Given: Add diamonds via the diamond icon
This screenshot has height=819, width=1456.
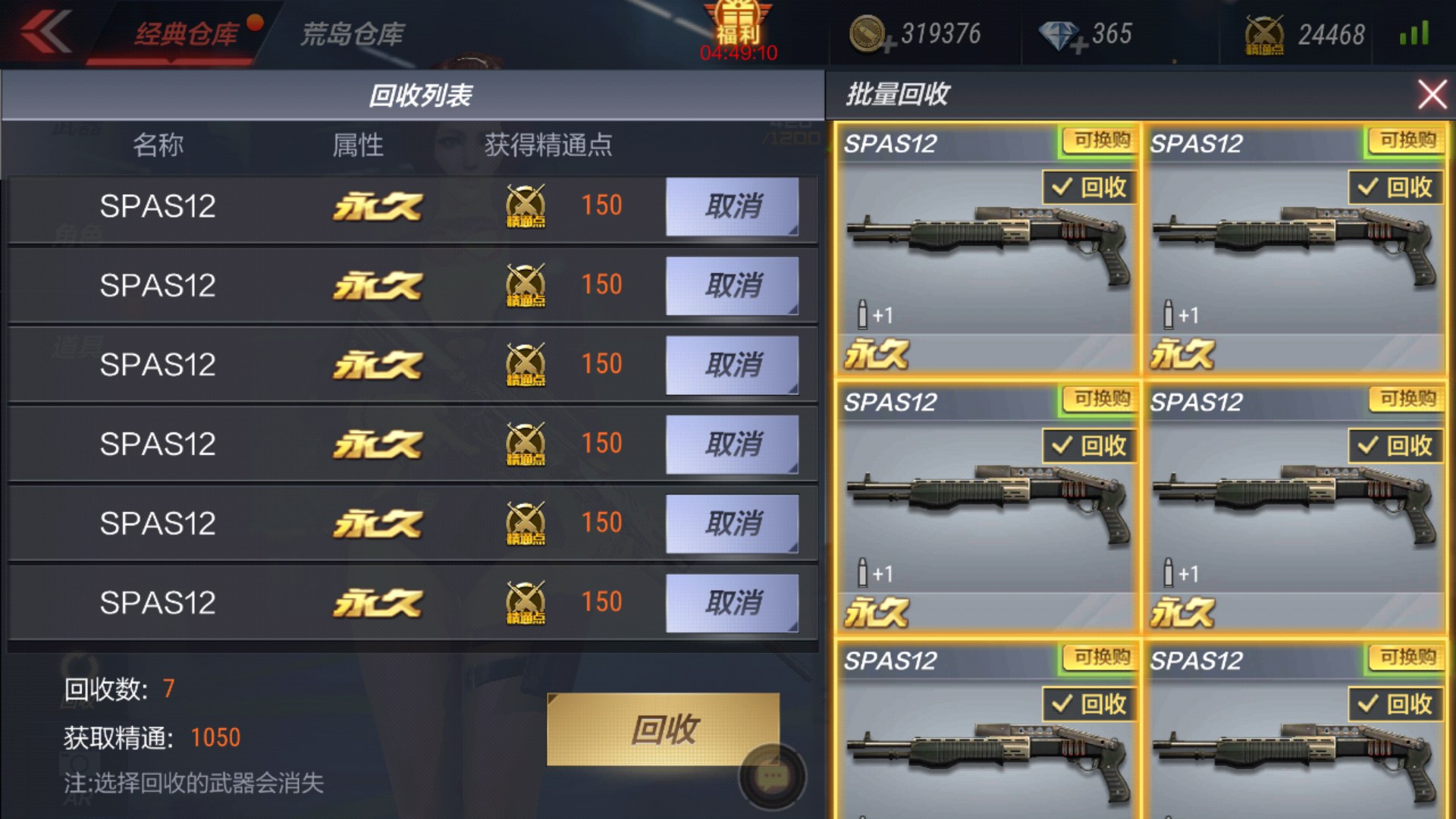Looking at the screenshot, I should pyautogui.click(x=1062, y=36).
